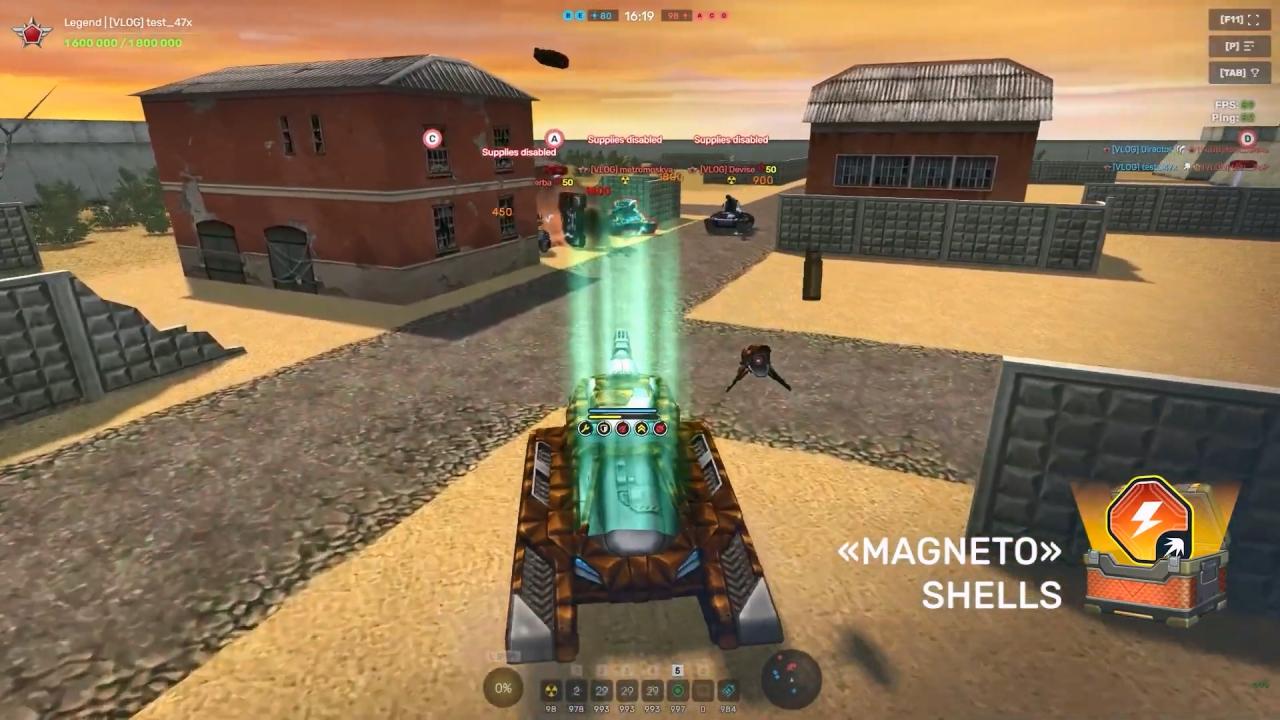Activate the nuclear energy supply slot
The width and height of the screenshot is (1280, 720).
click(x=551, y=690)
